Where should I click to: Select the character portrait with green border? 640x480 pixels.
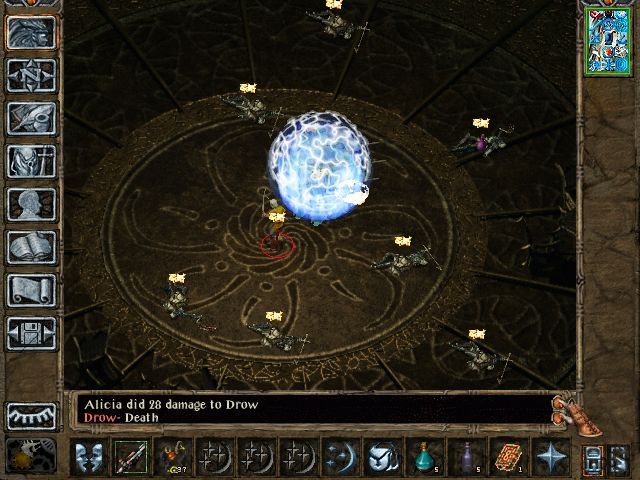click(x=603, y=40)
